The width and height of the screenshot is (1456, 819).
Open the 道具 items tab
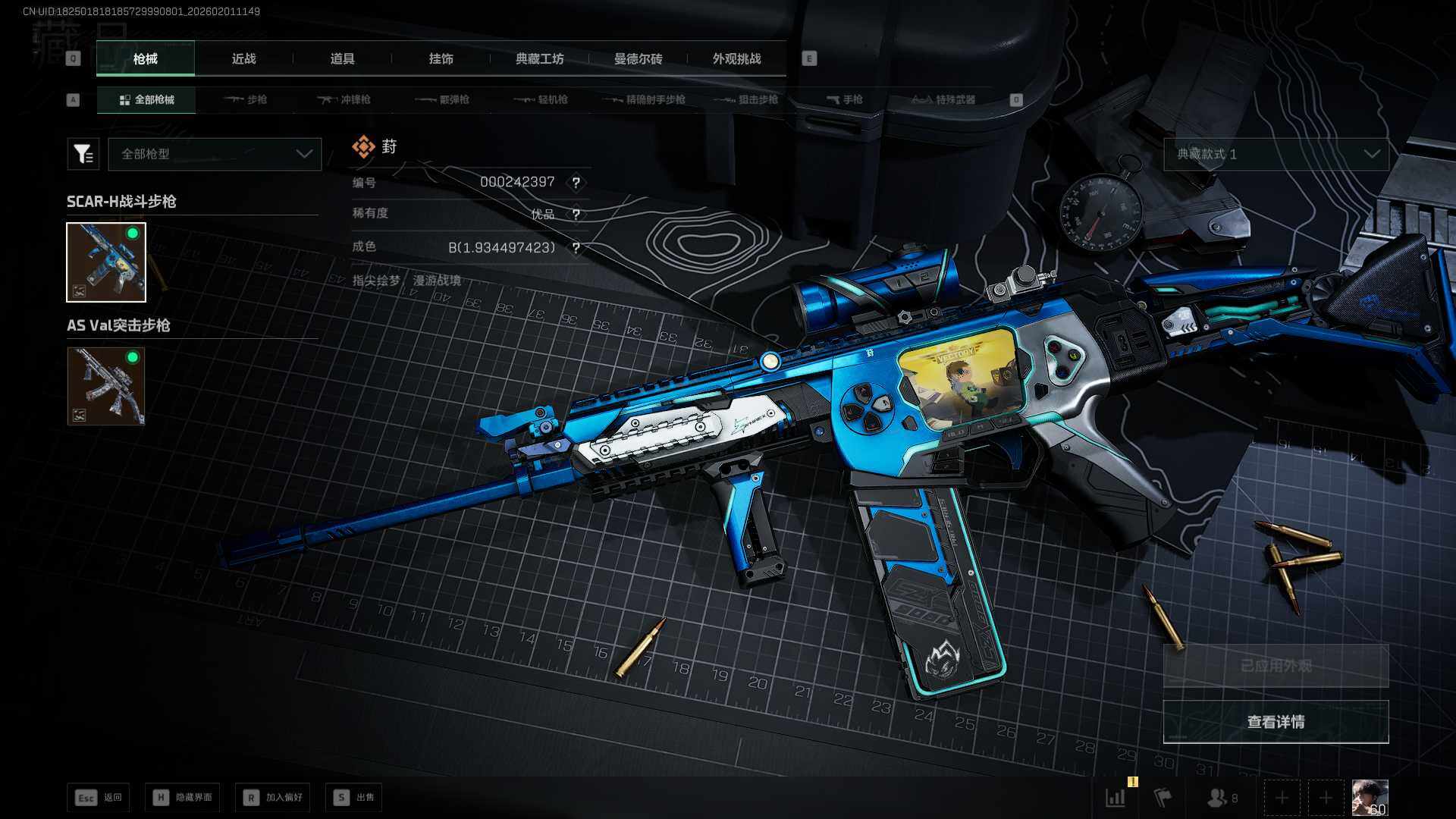tap(342, 59)
